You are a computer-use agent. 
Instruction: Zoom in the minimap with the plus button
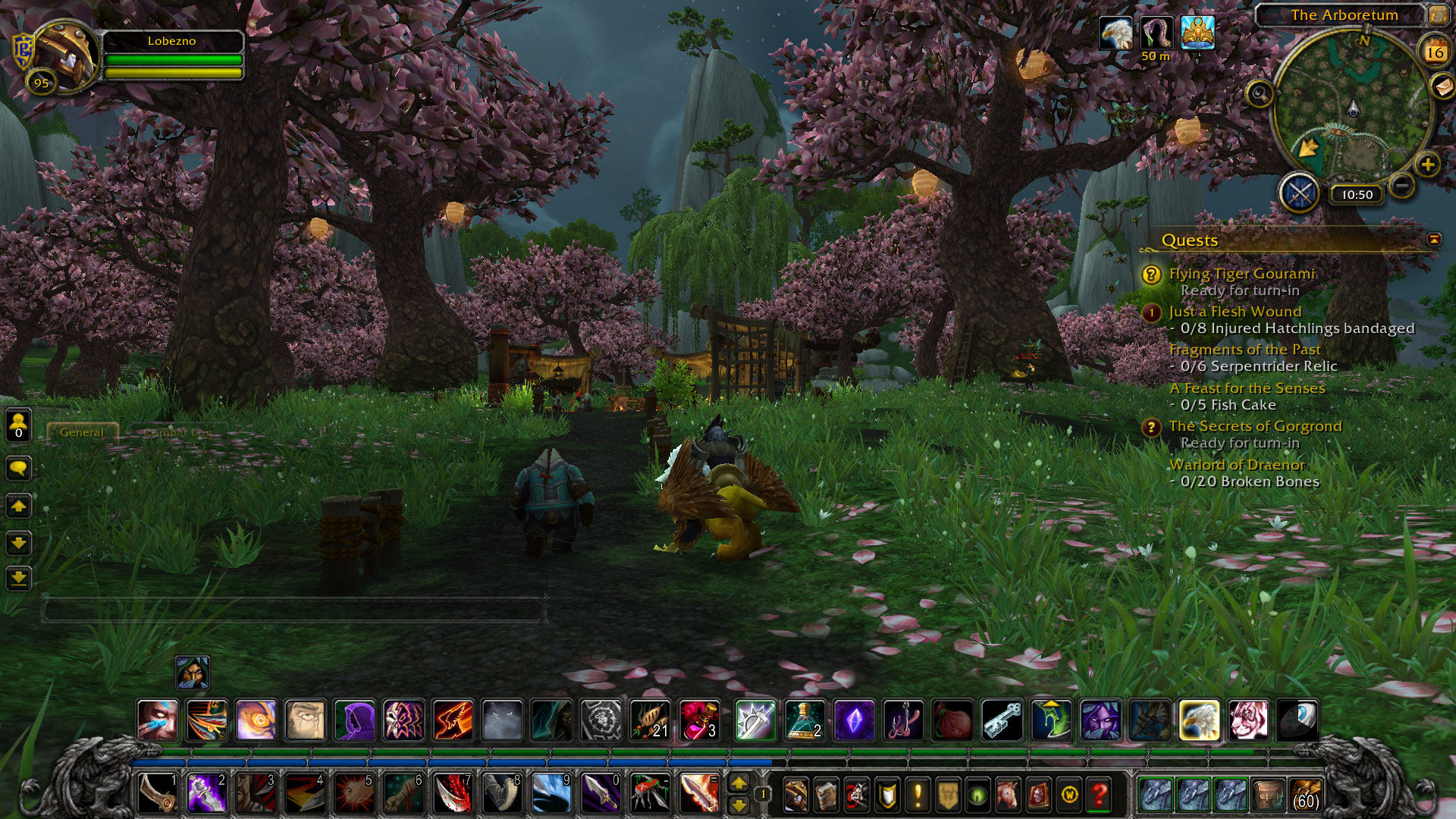tap(1427, 165)
